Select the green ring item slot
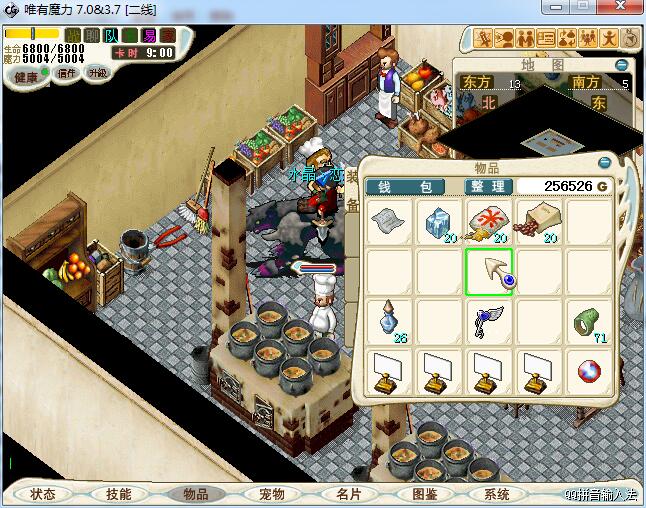Viewport: 646px width, 508px height. (588, 320)
